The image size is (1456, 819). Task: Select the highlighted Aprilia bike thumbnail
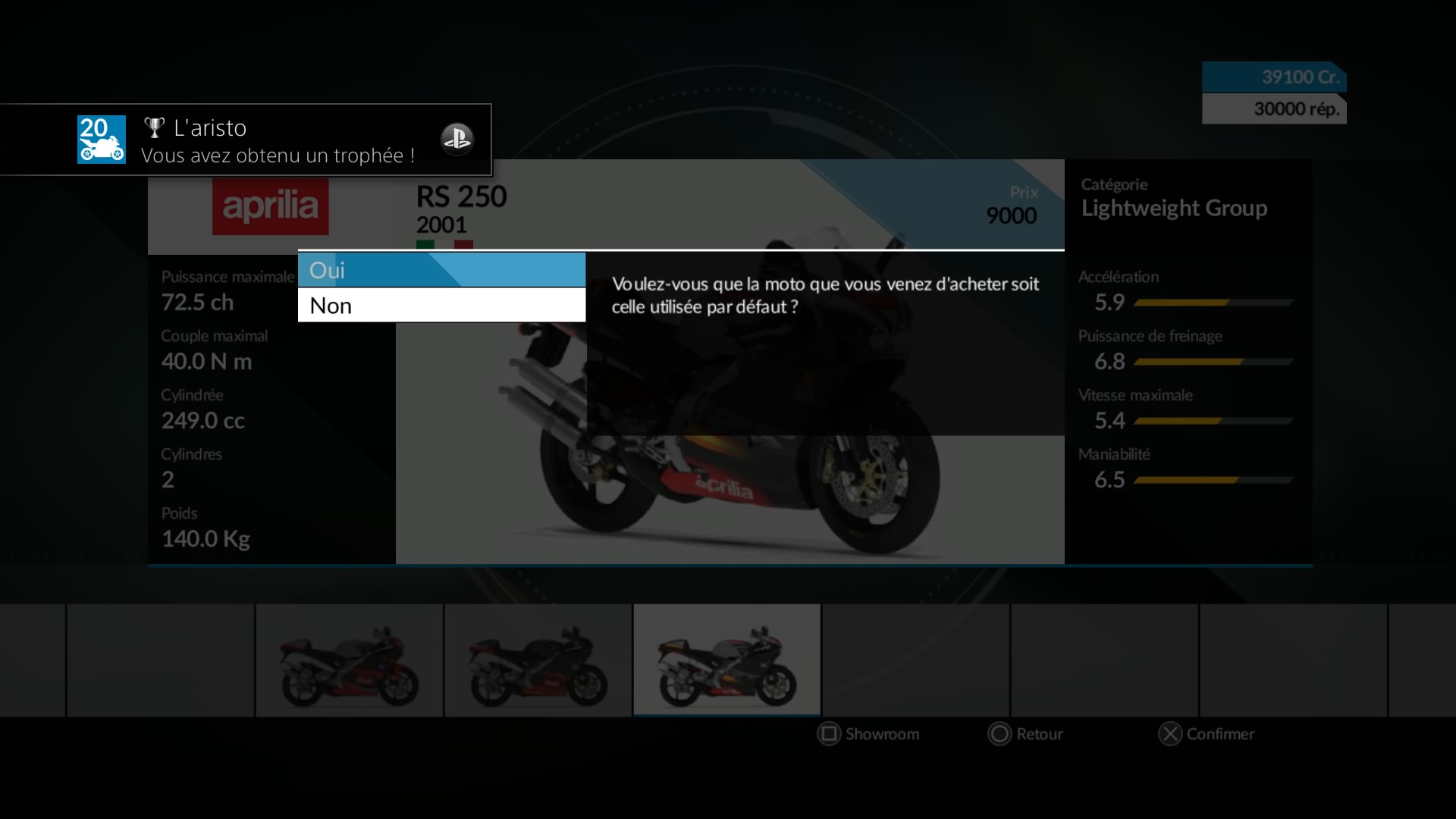(x=726, y=660)
